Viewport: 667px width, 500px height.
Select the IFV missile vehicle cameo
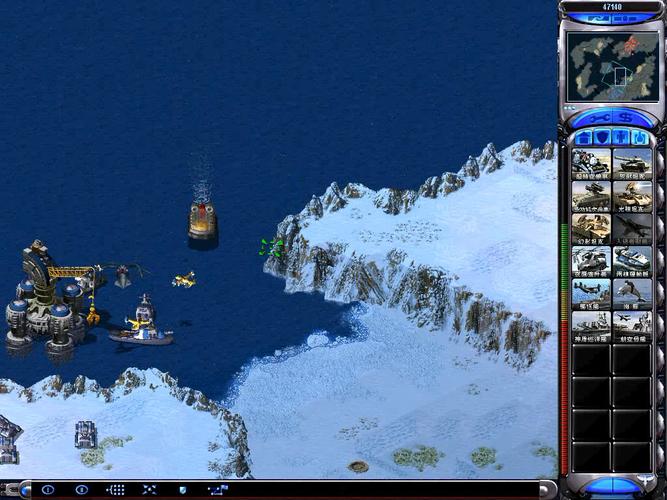(591, 195)
